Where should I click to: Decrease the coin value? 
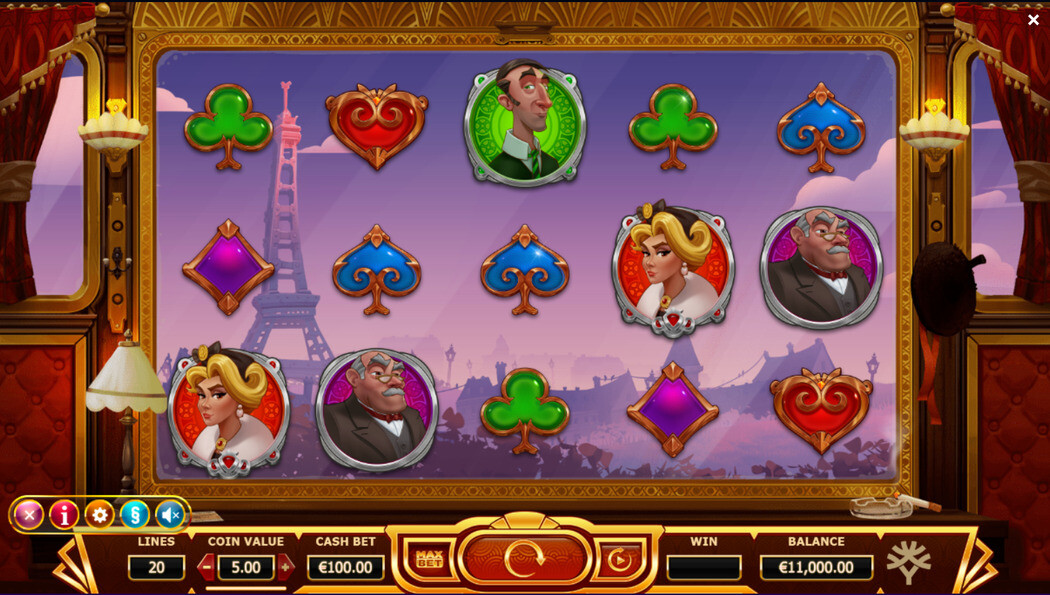(207, 567)
